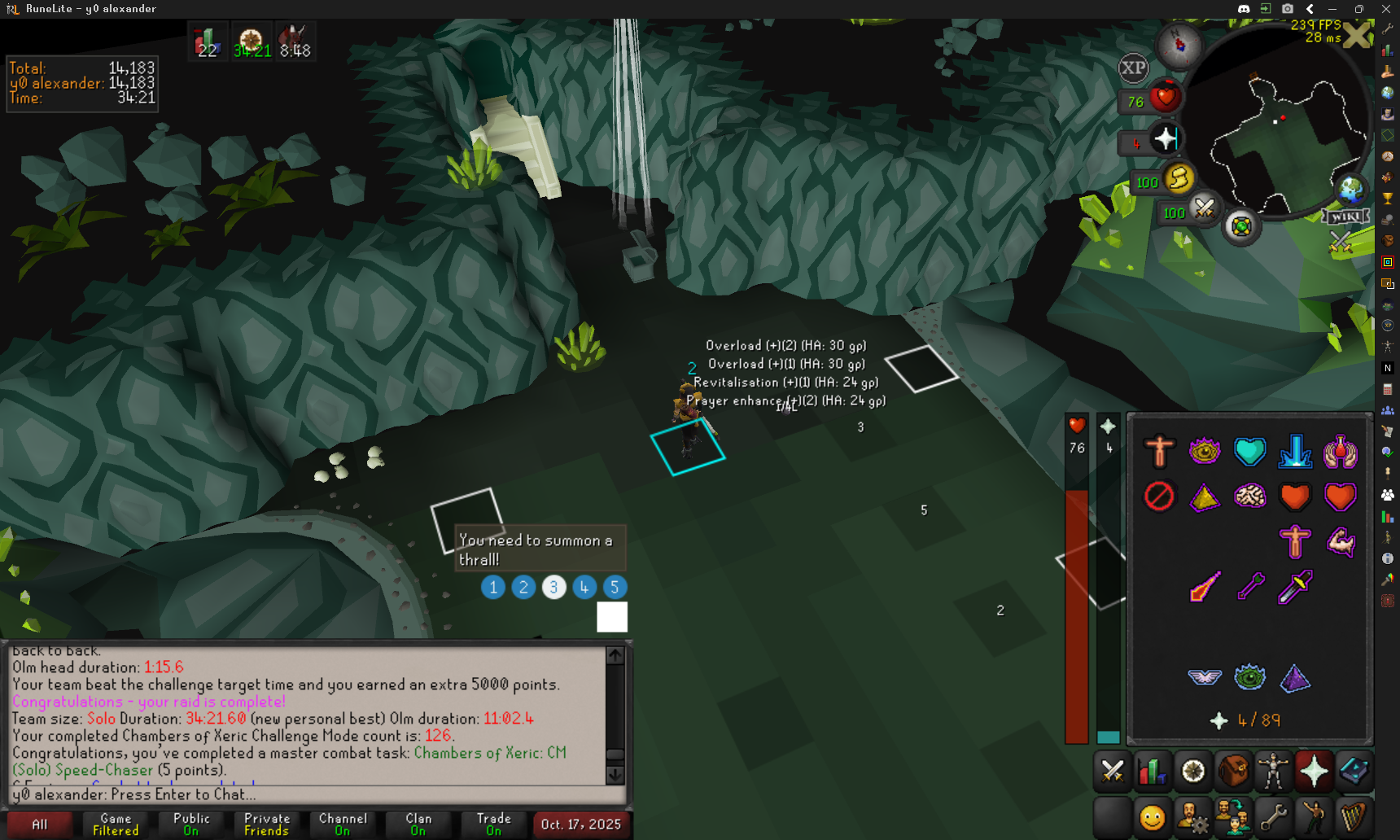1400x840 pixels.
Task: Activate the teal heart prayer
Action: tap(1249, 451)
